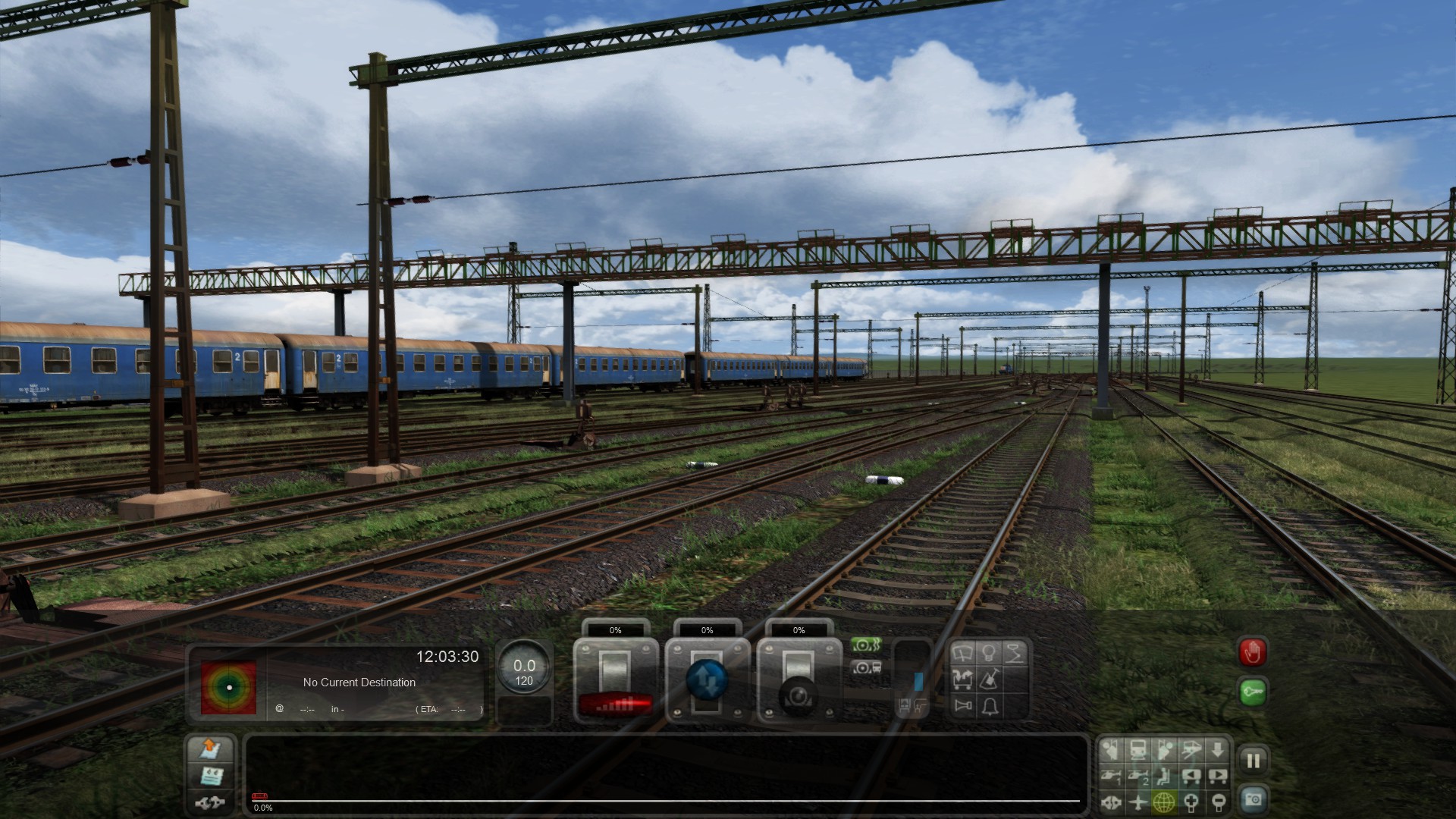
Task: Open the route map with orange arrow icon
Action: pyautogui.click(x=210, y=749)
